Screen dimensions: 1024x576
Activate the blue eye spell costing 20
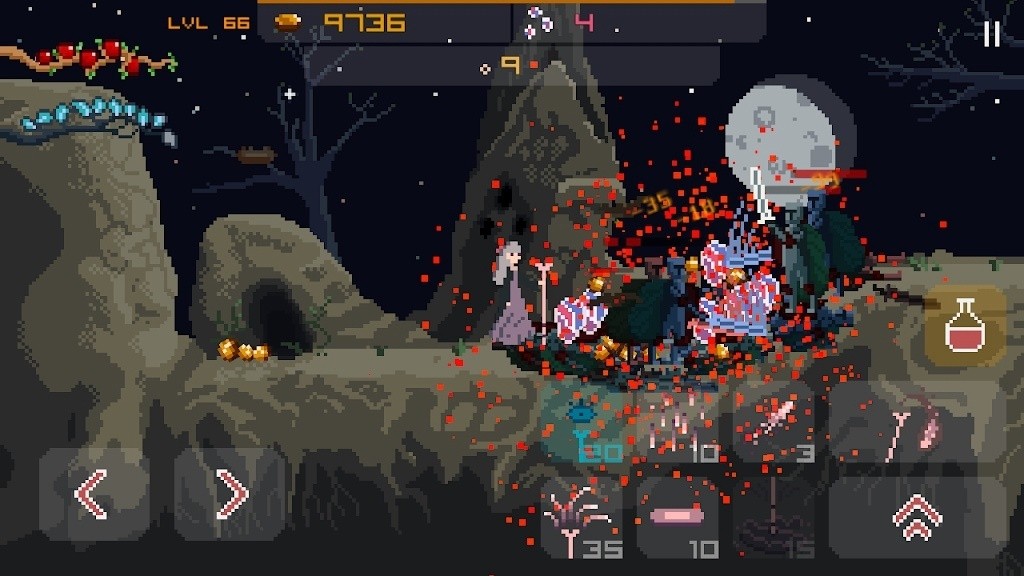tap(586, 425)
